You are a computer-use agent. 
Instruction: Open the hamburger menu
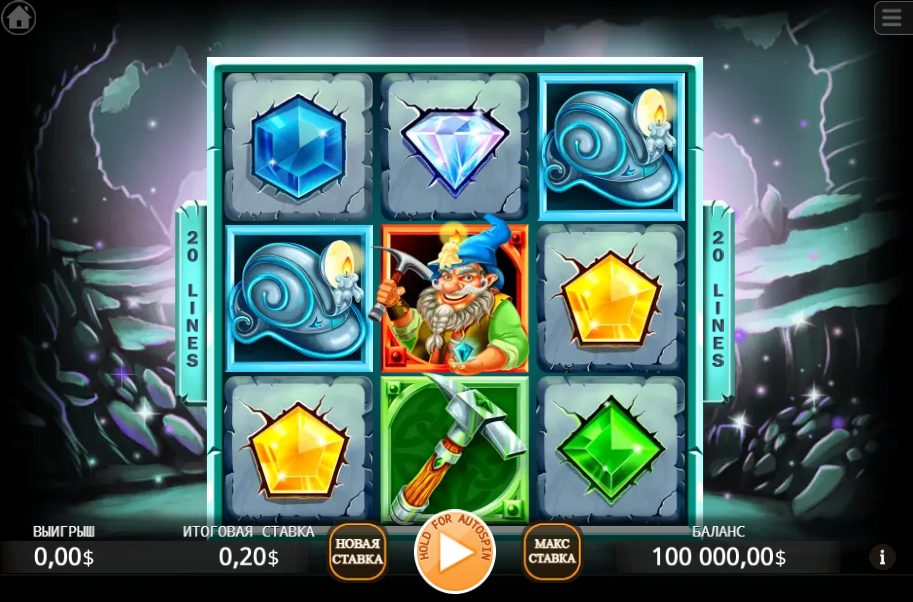click(891, 17)
